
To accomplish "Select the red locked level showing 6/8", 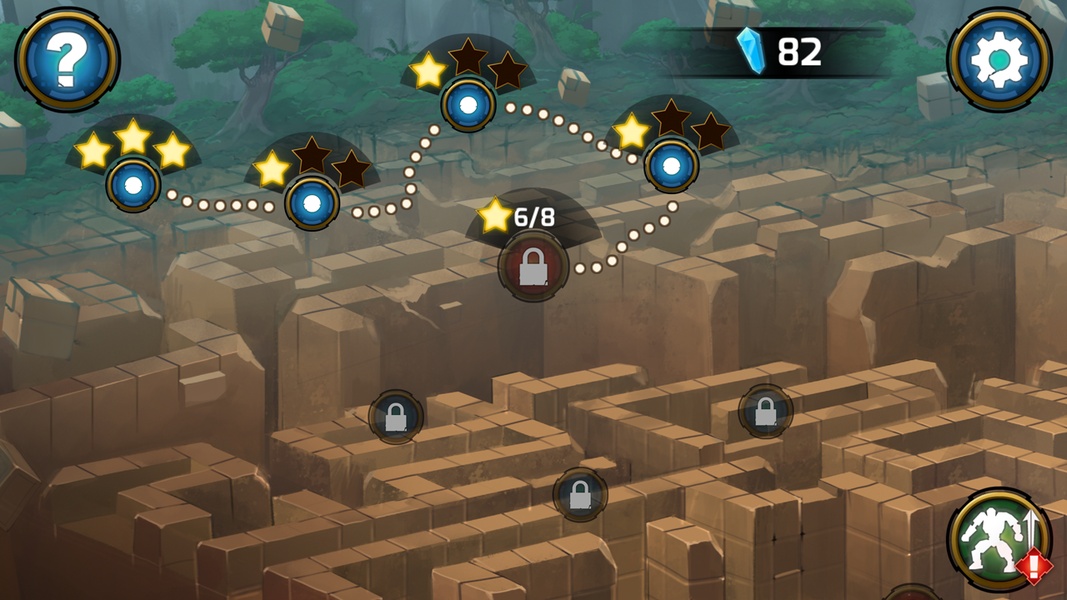I will pos(533,267).
